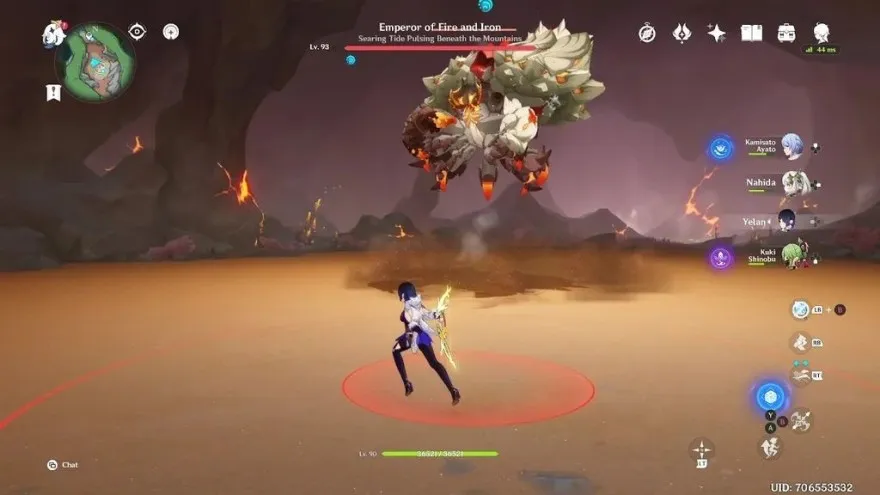Switch to Kuki Shinobu

(x=794, y=255)
